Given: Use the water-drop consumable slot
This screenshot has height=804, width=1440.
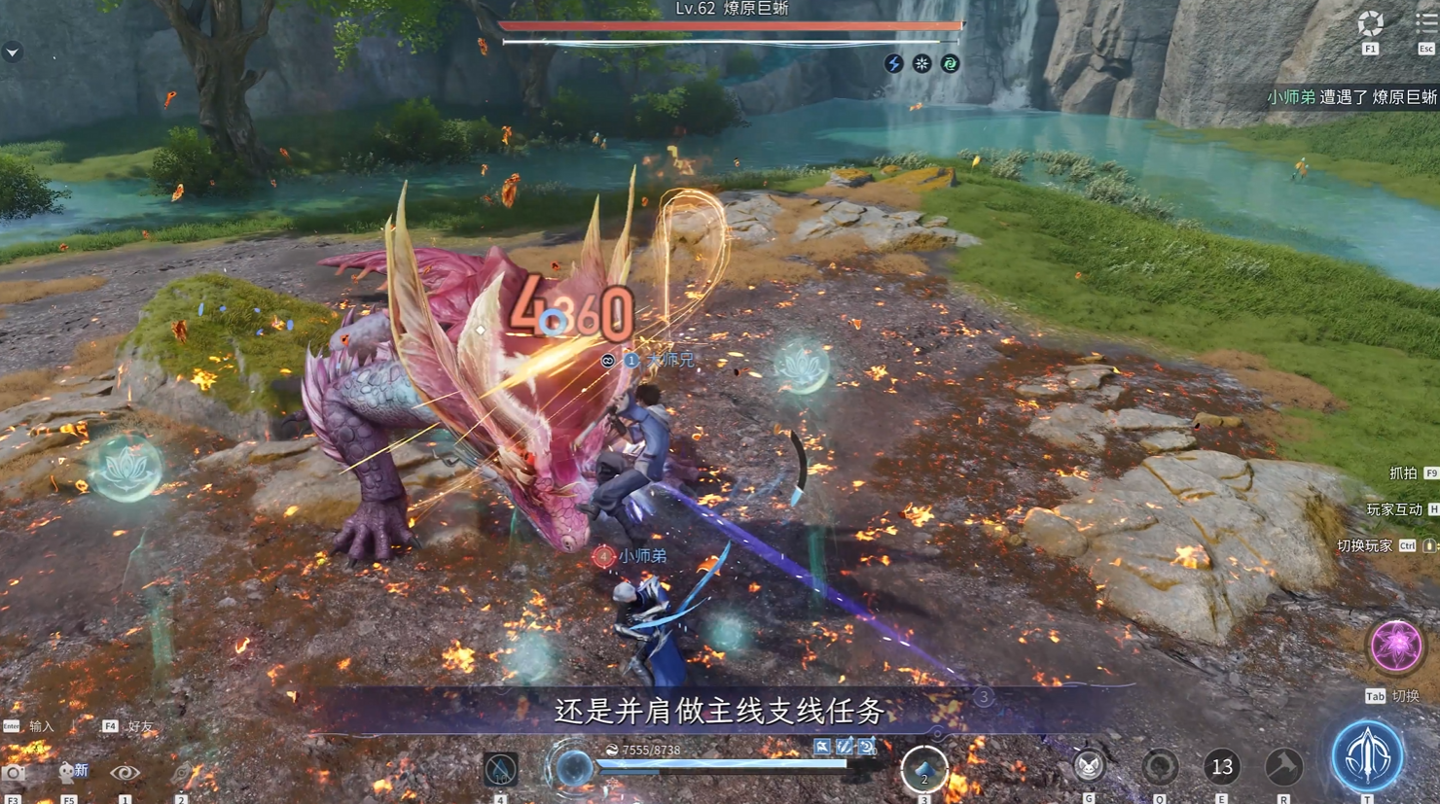Looking at the screenshot, I should [500, 769].
